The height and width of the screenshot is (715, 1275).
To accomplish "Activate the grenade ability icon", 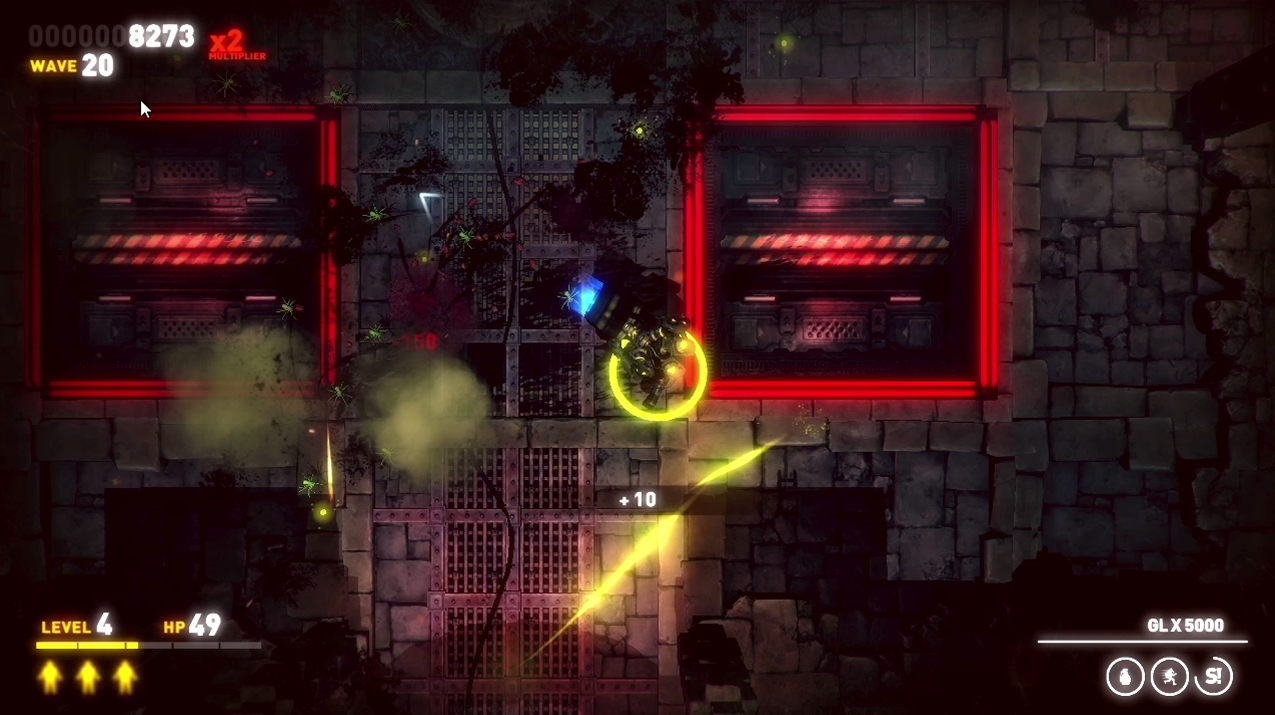I will coord(1125,677).
